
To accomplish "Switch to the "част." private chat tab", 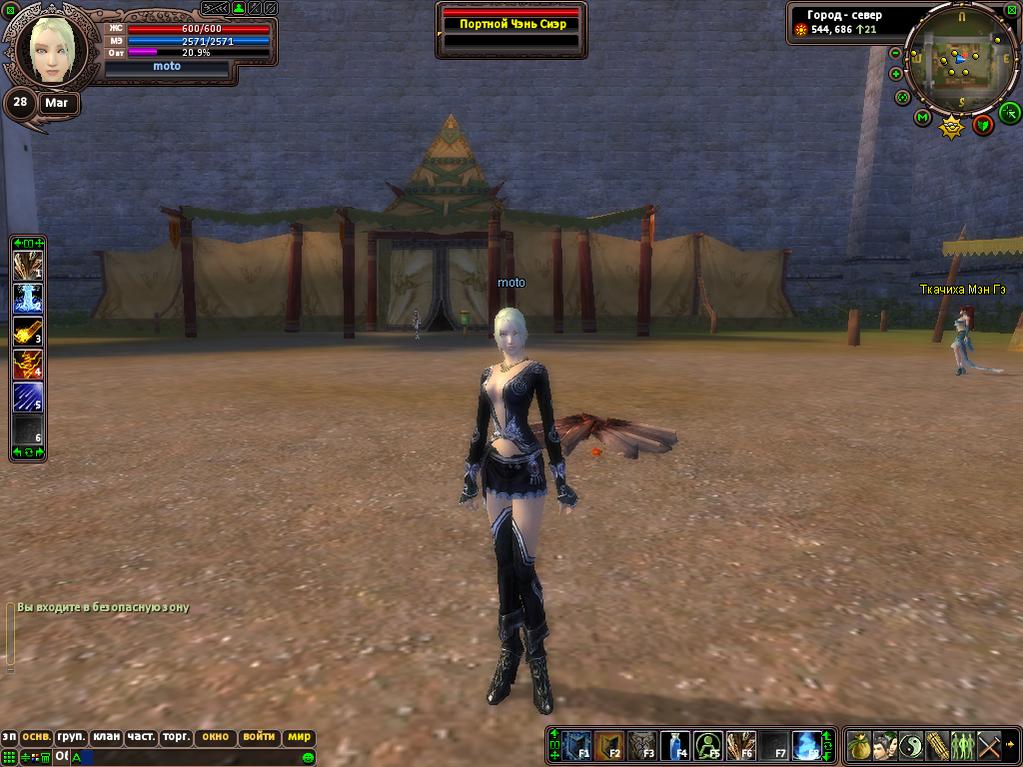I will click(x=141, y=737).
